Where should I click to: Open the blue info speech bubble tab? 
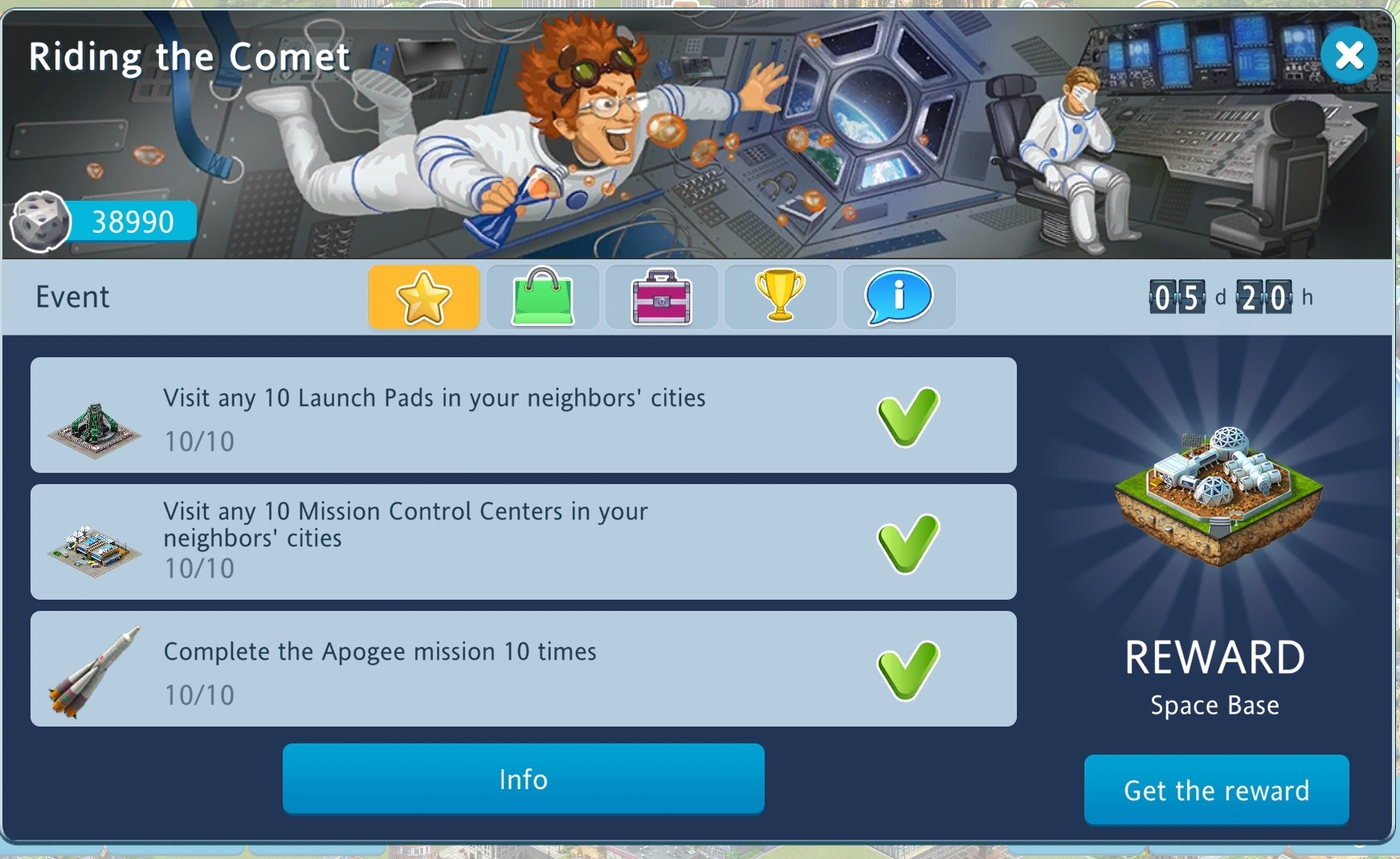[899, 297]
